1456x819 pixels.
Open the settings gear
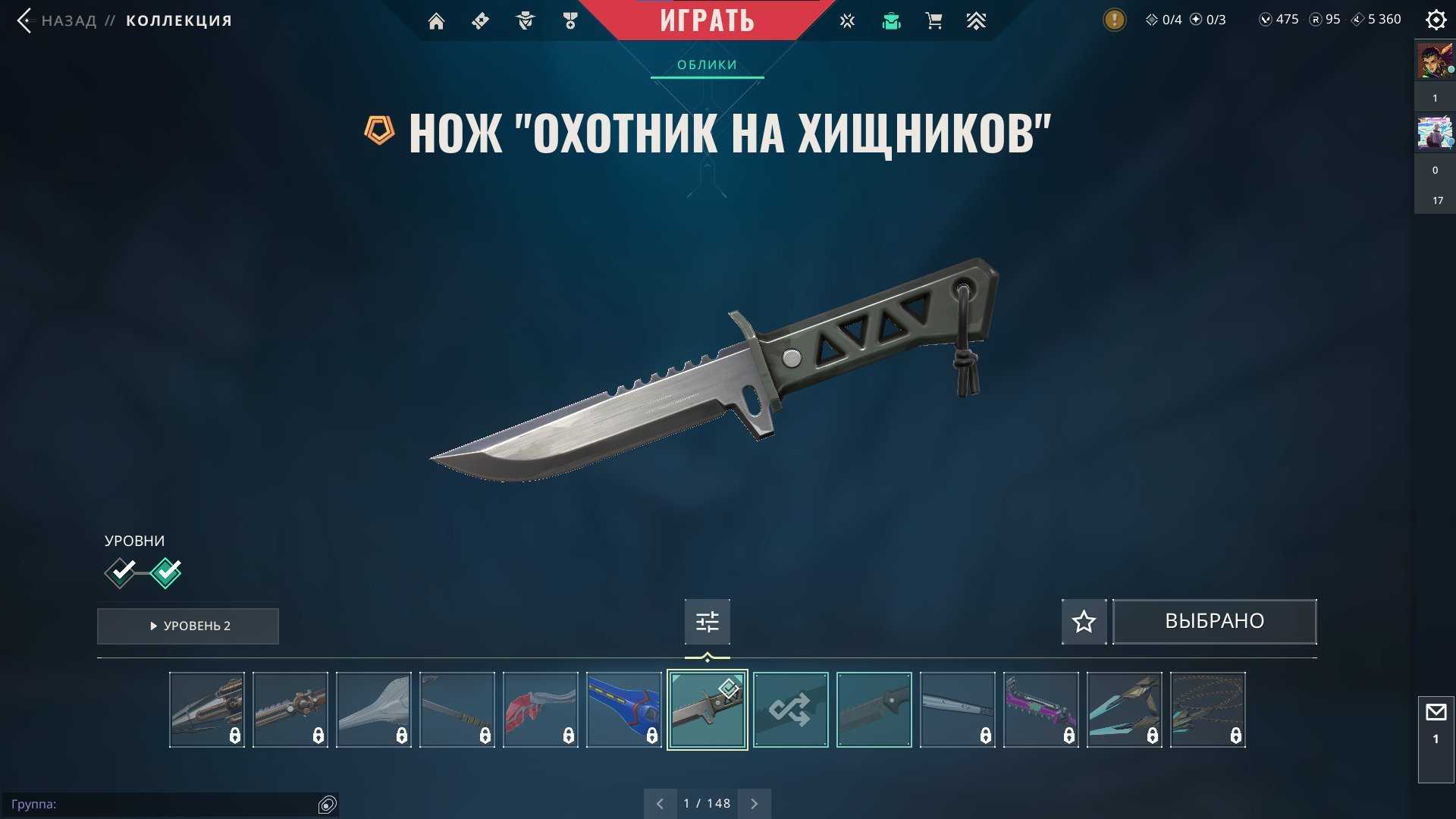pyautogui.click(x=1436, y=20)
